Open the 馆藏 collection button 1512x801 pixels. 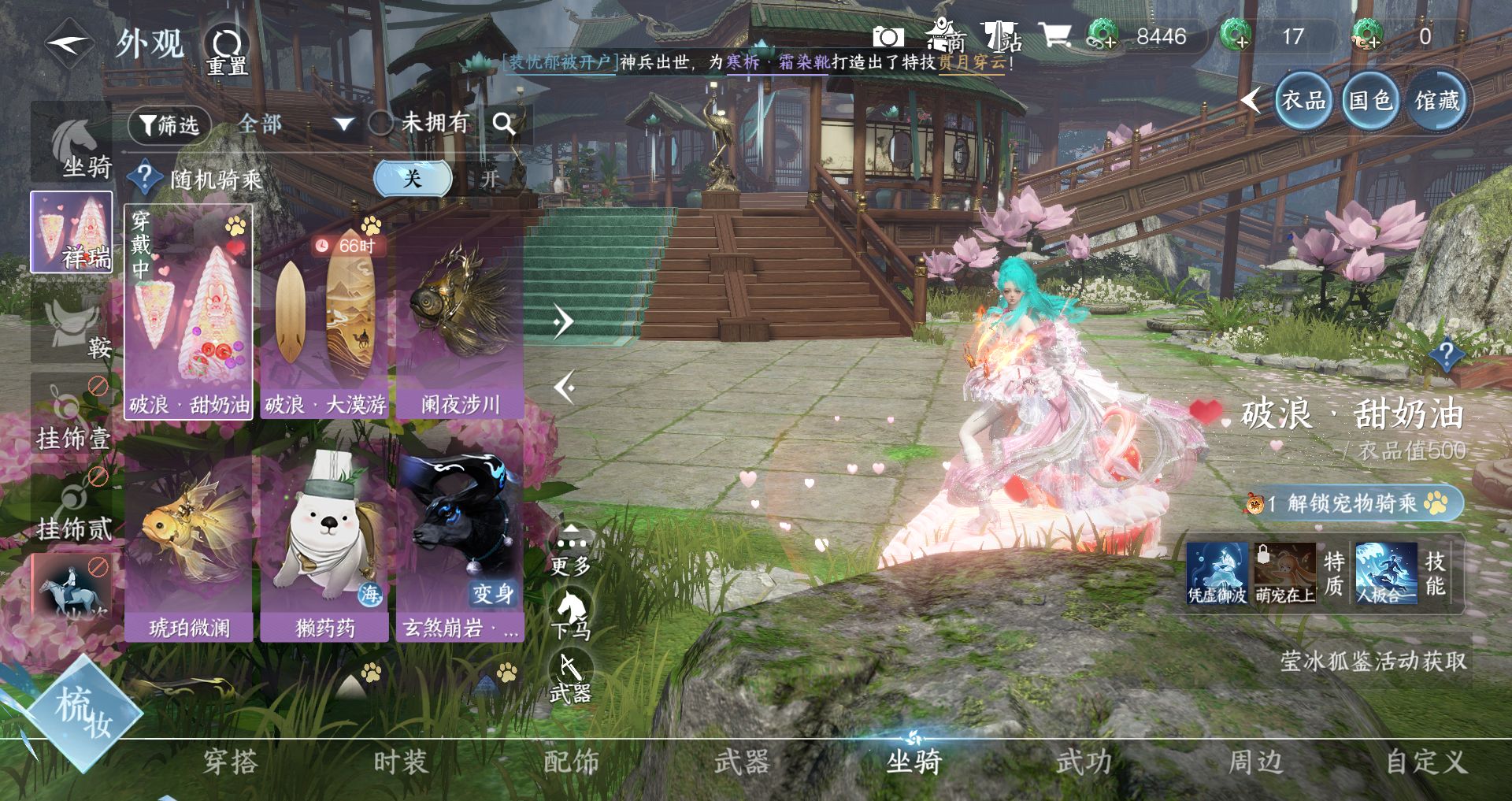point(1437,101)
